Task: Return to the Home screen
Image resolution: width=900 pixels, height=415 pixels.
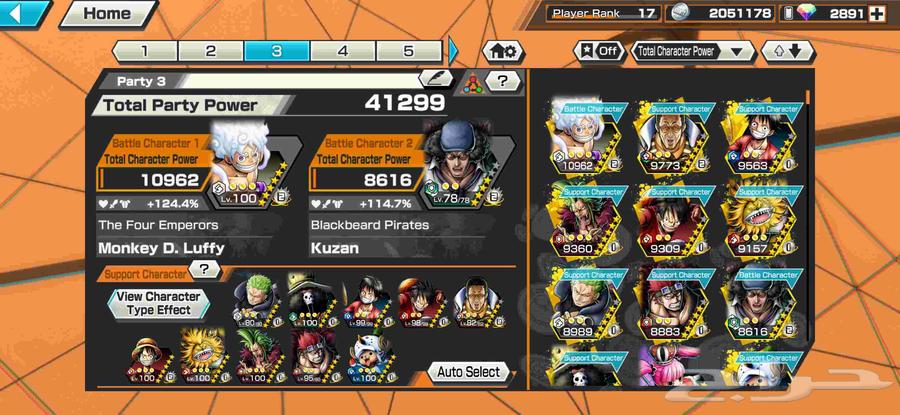Action: (106, 14)
